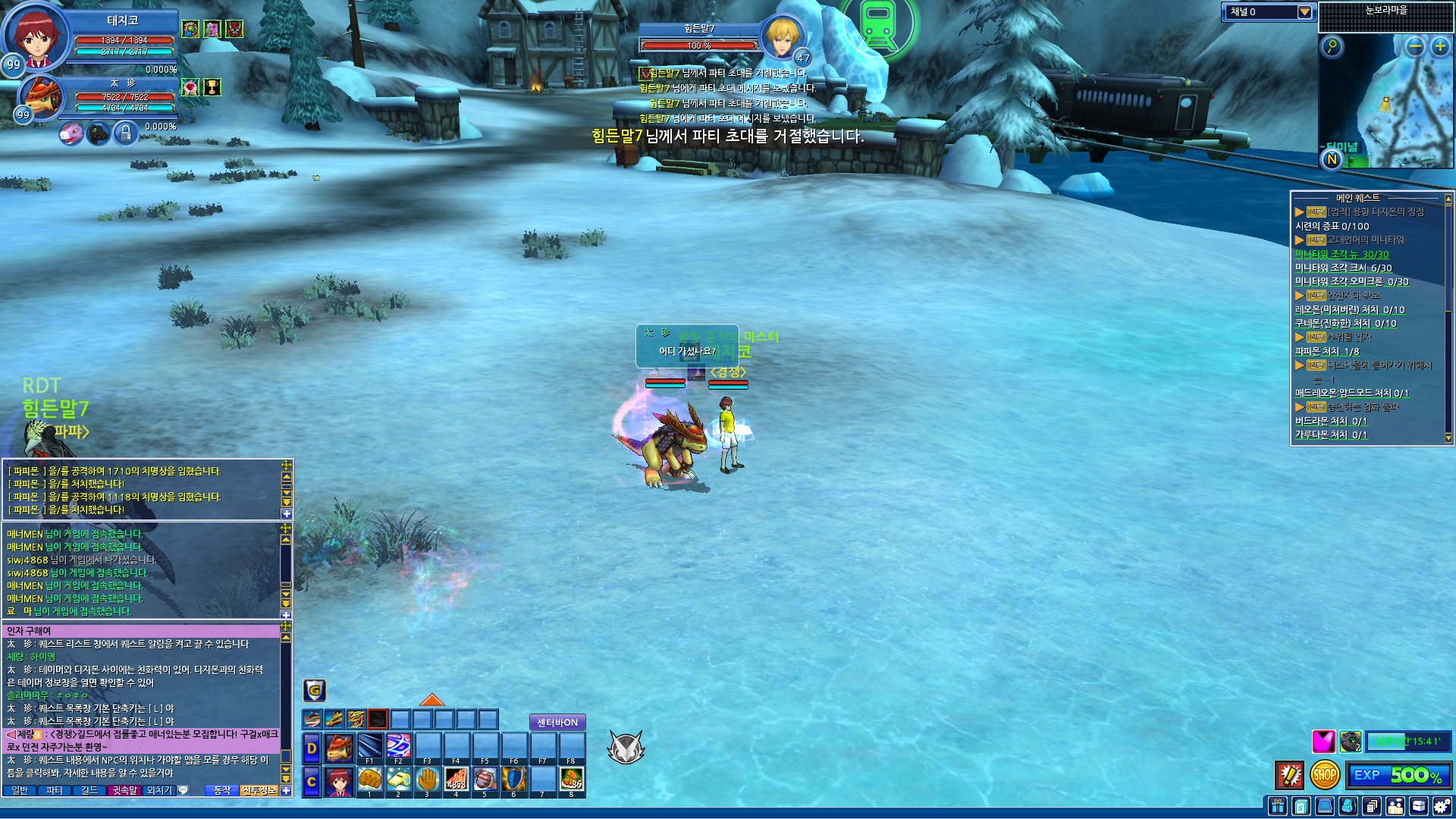Click the minimap magnifier search icon
Viewport: 1456px width, 819px height.
[x=1332, y=46]
